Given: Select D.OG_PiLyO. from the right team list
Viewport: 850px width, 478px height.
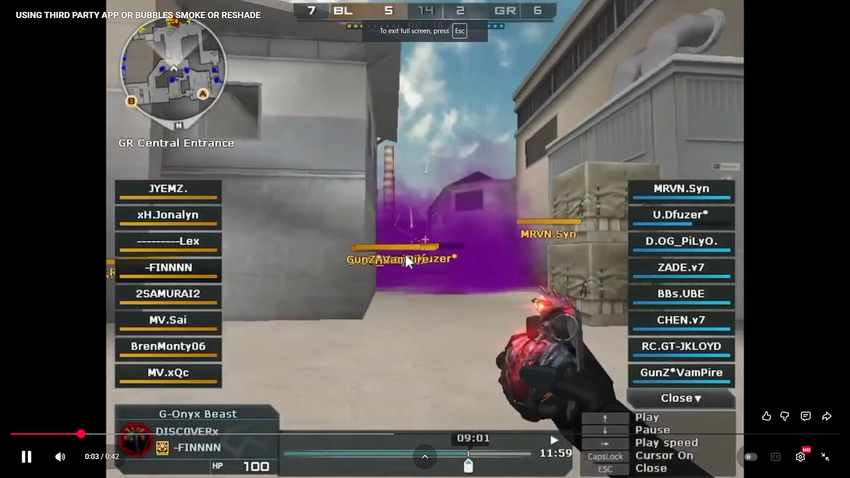Looking at the screenshot, I should point(681,242).
